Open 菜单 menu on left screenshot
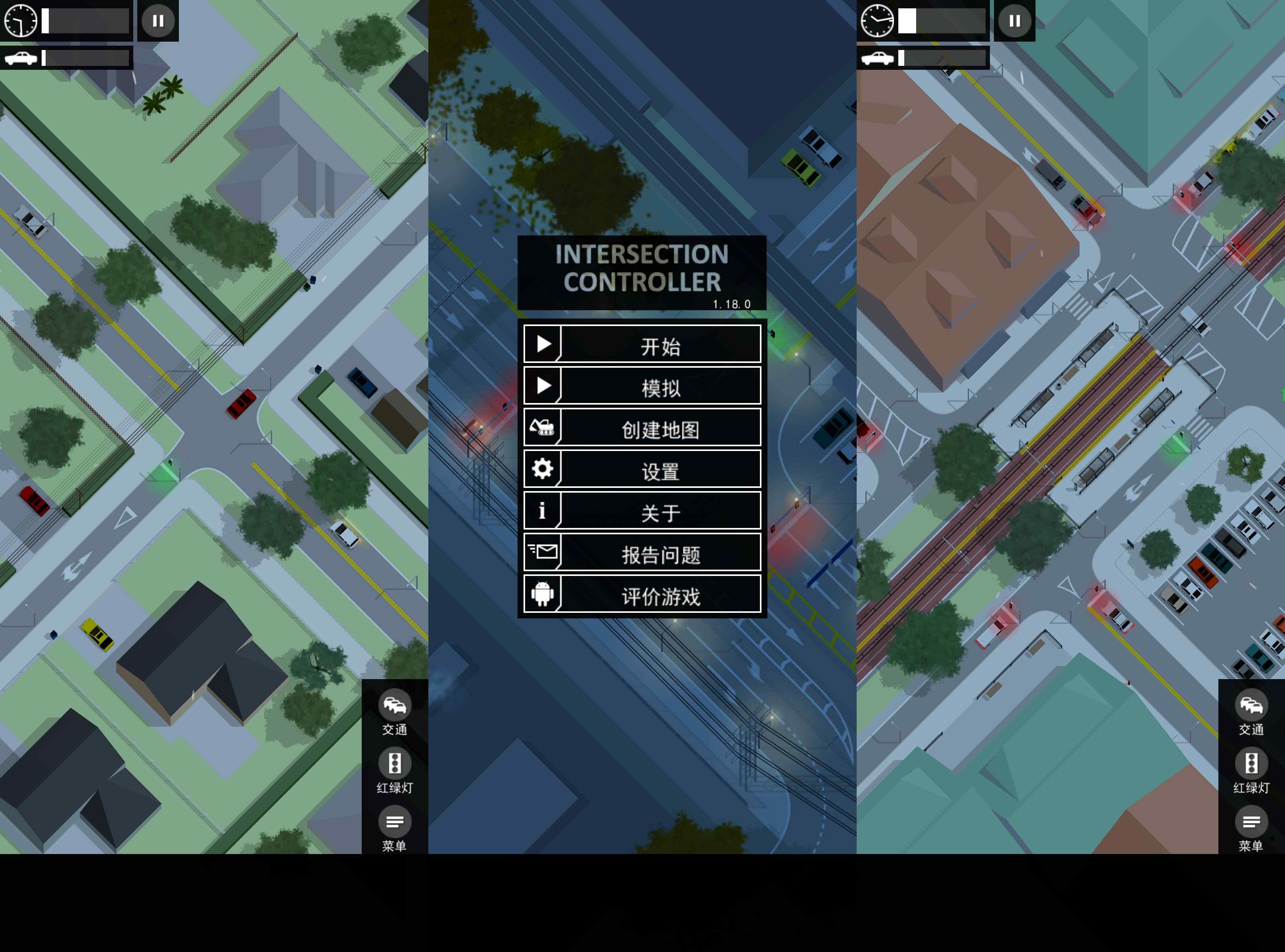Image resolution: width=1285 pixels, height=952 pixels. (x=395, y=829)
